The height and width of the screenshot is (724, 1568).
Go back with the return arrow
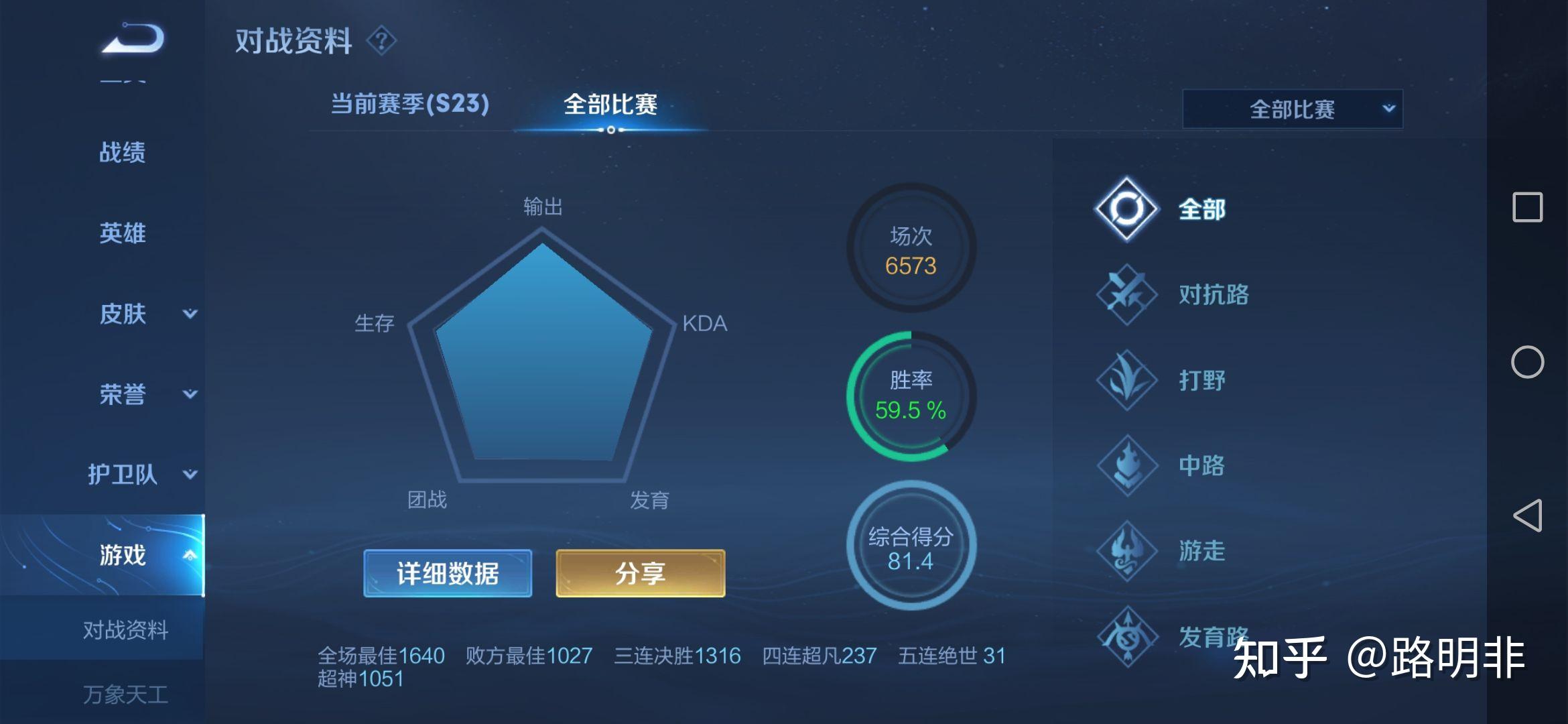point(133,38)
